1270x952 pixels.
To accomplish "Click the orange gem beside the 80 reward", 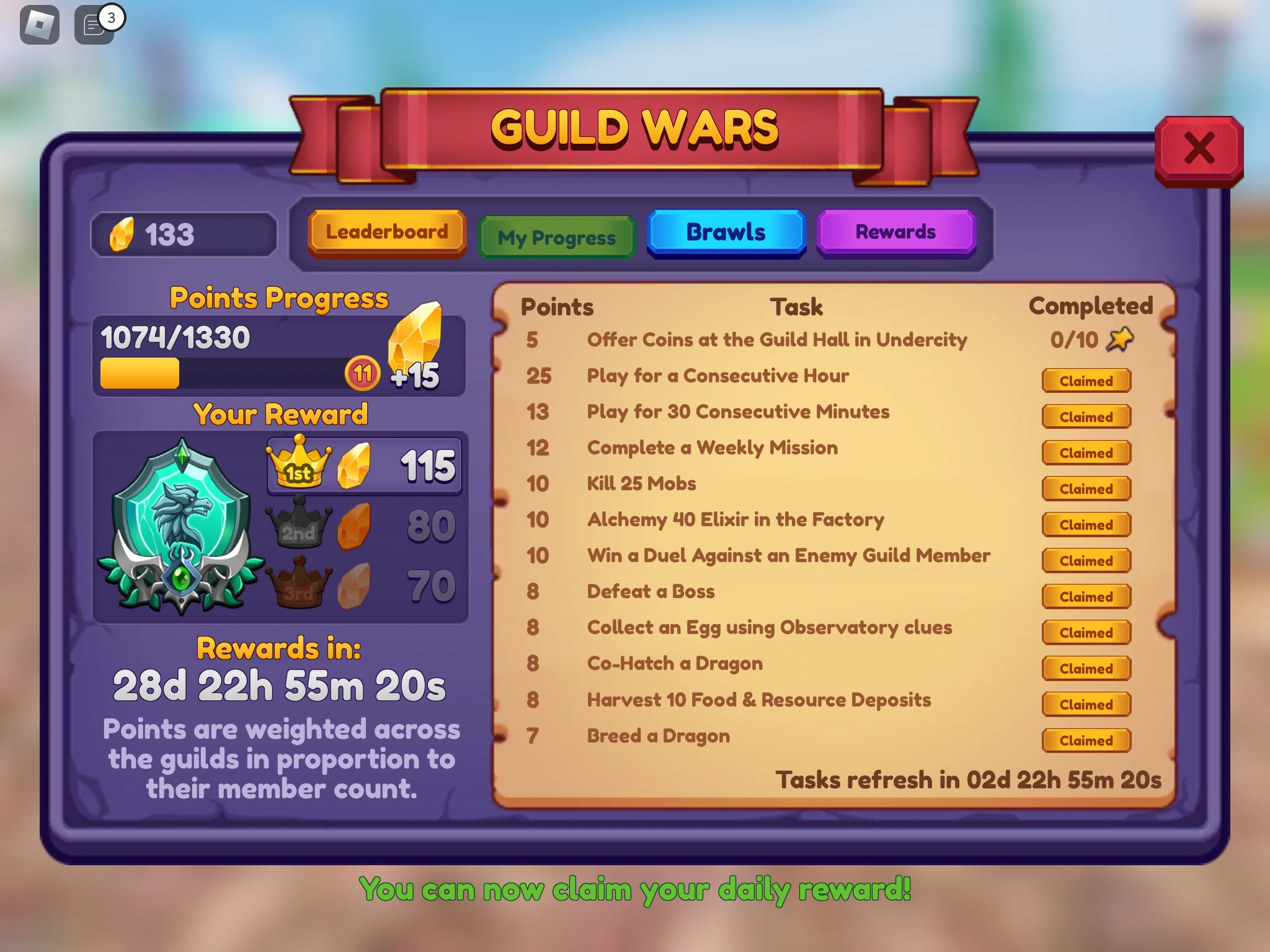I will [x=353, y=526].
